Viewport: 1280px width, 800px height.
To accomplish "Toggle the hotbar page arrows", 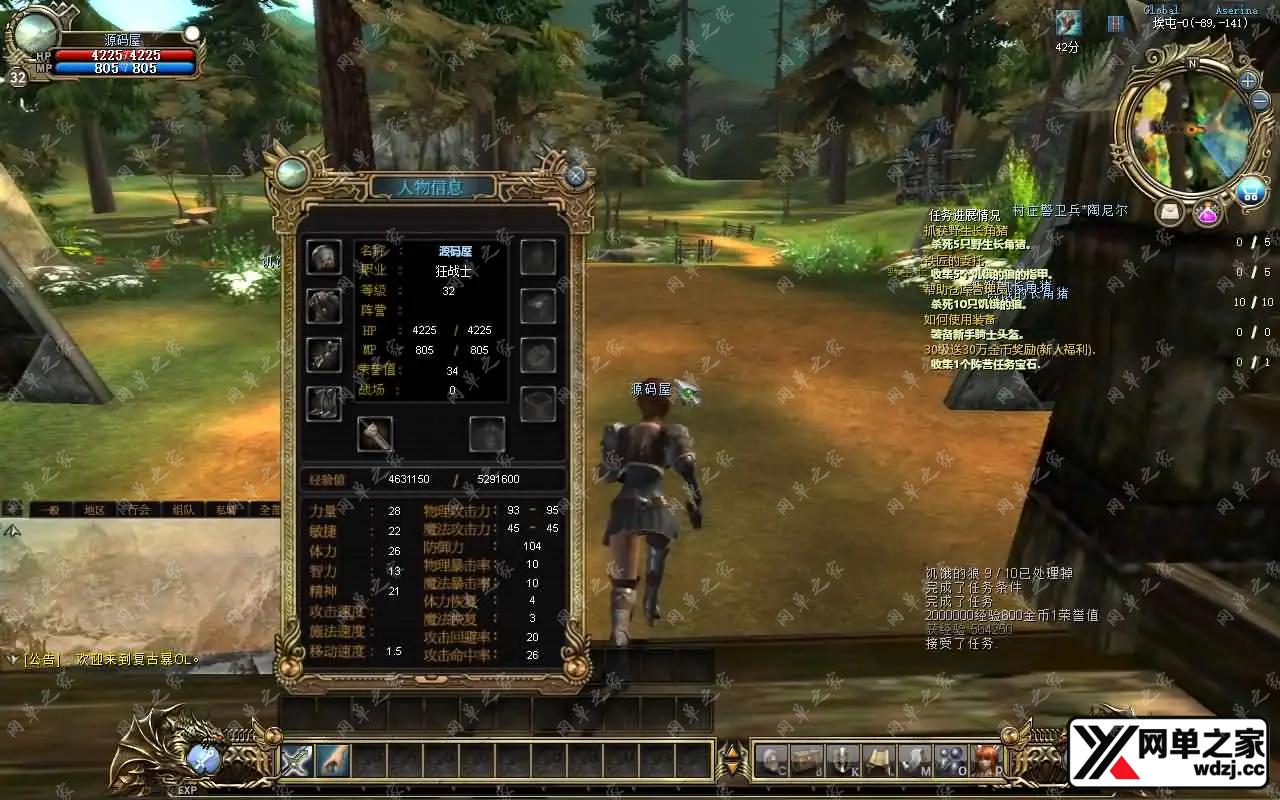I will pos(733,761).
